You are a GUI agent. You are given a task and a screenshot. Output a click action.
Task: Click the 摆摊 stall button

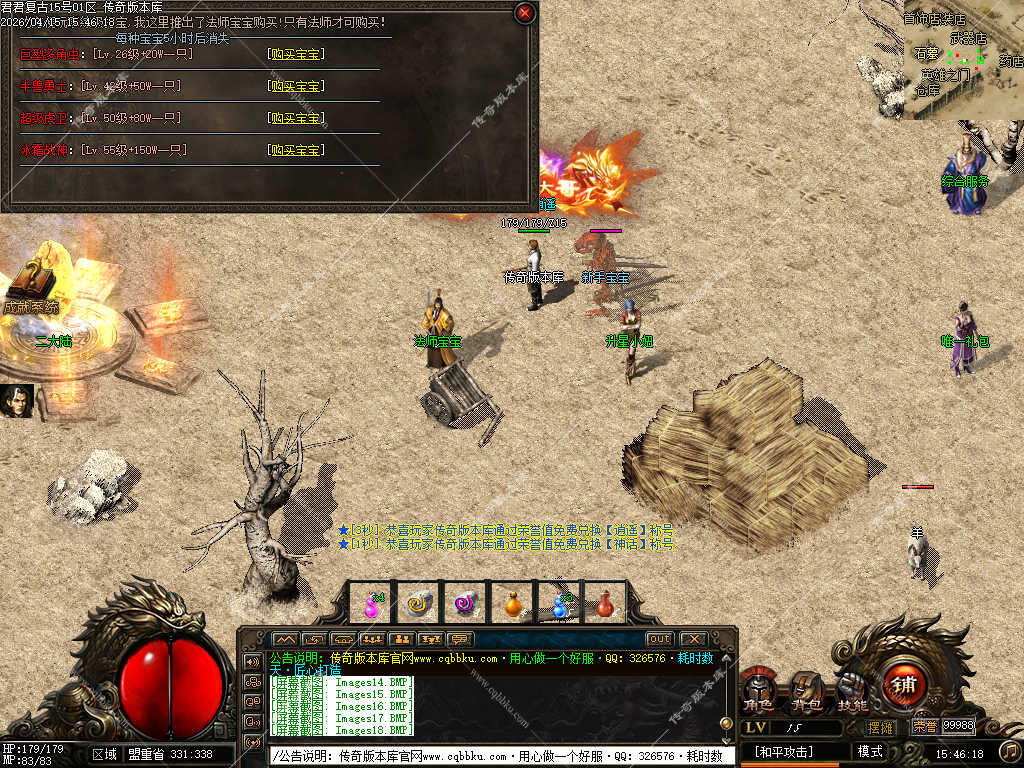click(881, 727)
